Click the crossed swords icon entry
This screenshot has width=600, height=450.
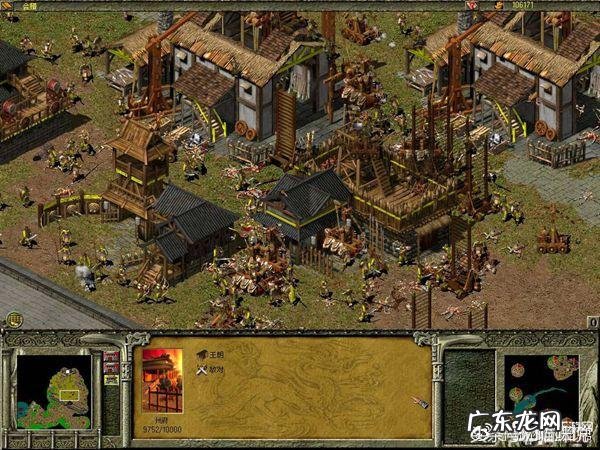coord(201,369)
